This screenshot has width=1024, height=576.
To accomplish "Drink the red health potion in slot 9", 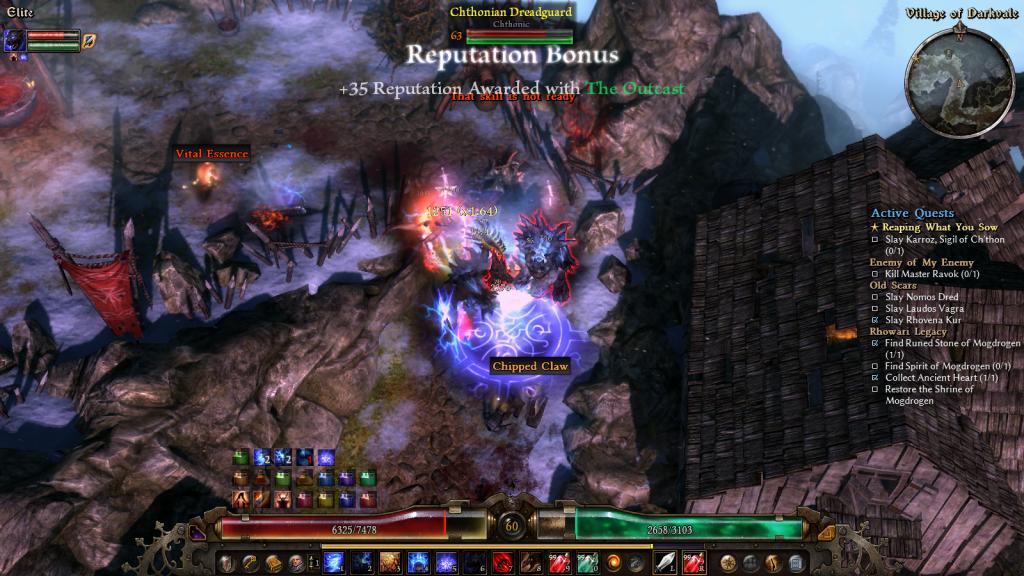I will pos(557,562).
